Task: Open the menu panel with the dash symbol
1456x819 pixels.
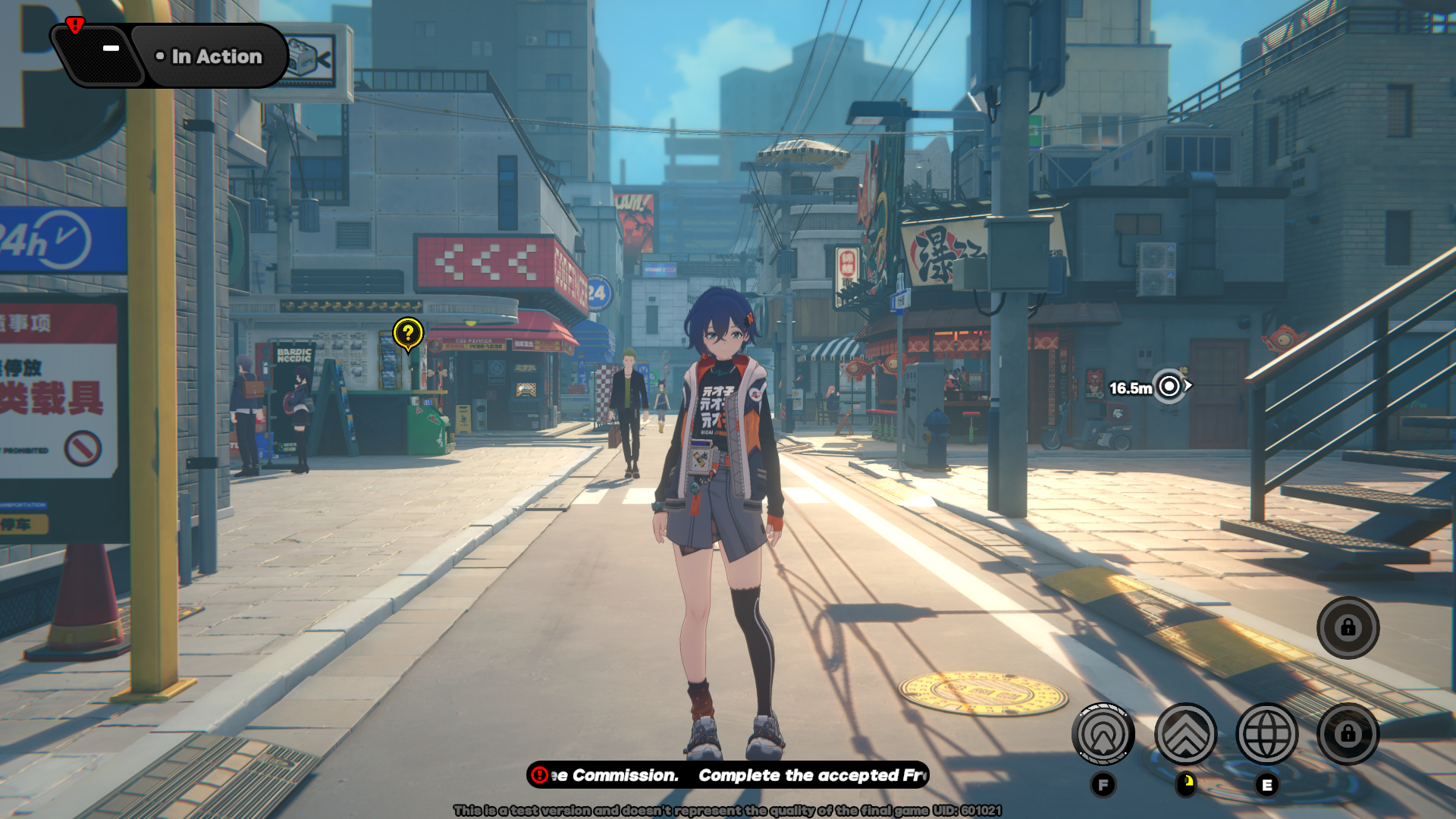Action: (x=104, y=53)
